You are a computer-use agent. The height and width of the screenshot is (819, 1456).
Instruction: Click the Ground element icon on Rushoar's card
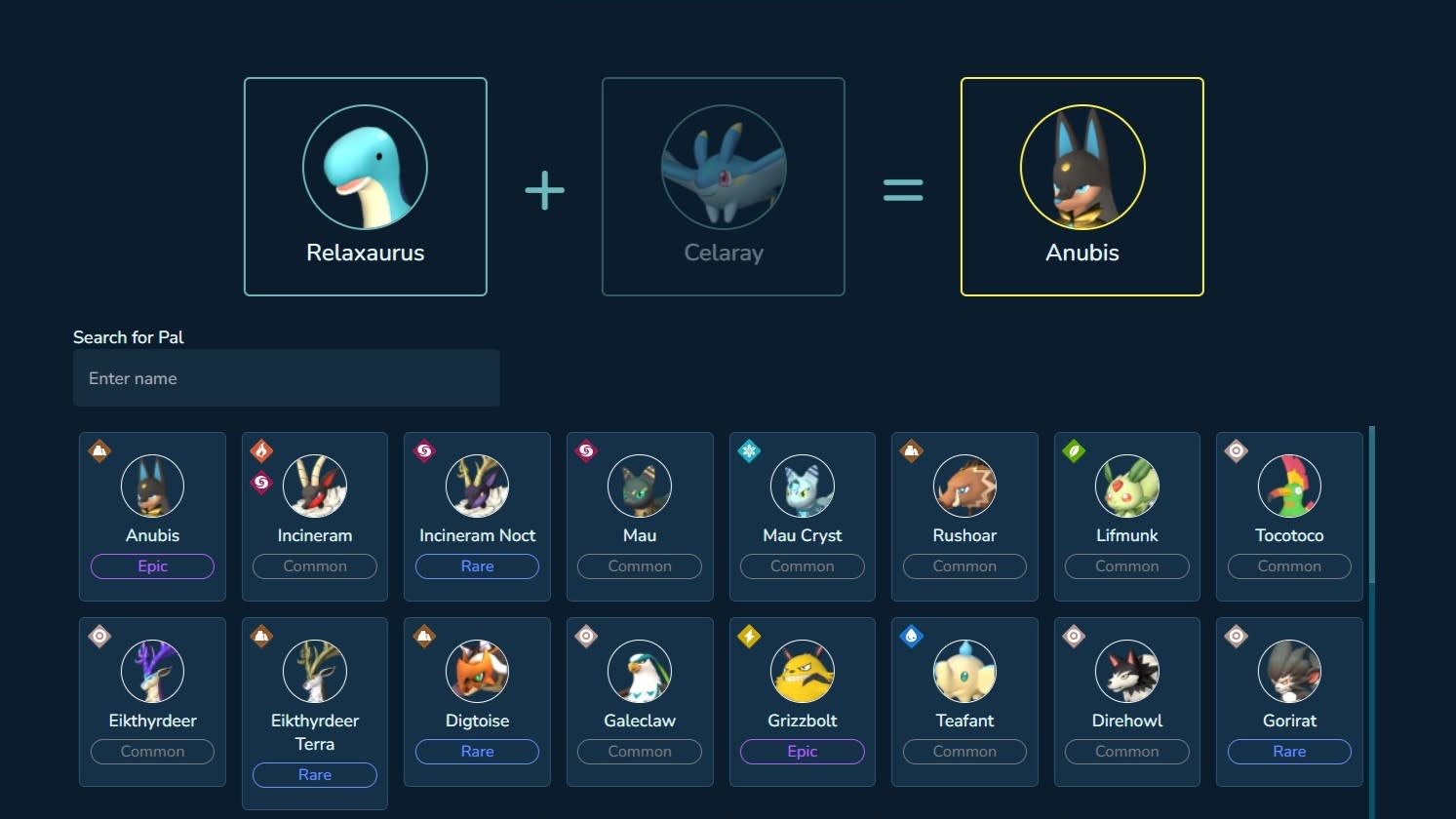[x=912, y=451]
